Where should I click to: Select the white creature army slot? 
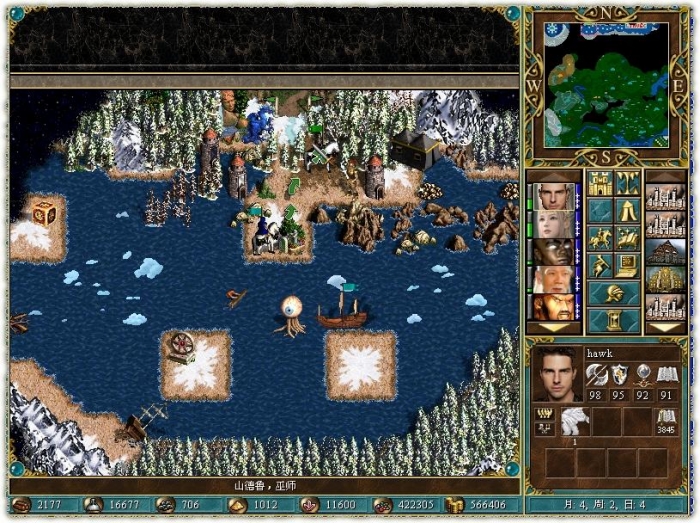[574, 420]
